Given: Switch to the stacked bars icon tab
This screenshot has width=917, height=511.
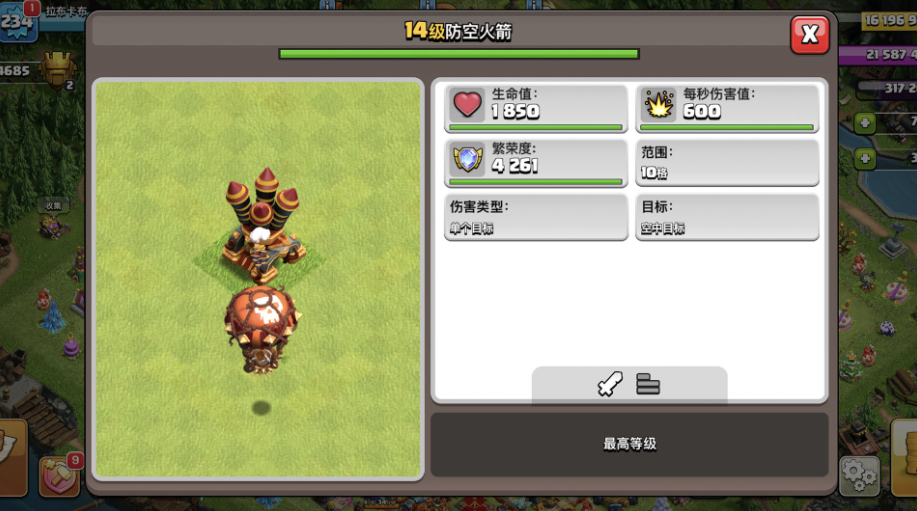Looking at the screenshot, I should (648, 384).
